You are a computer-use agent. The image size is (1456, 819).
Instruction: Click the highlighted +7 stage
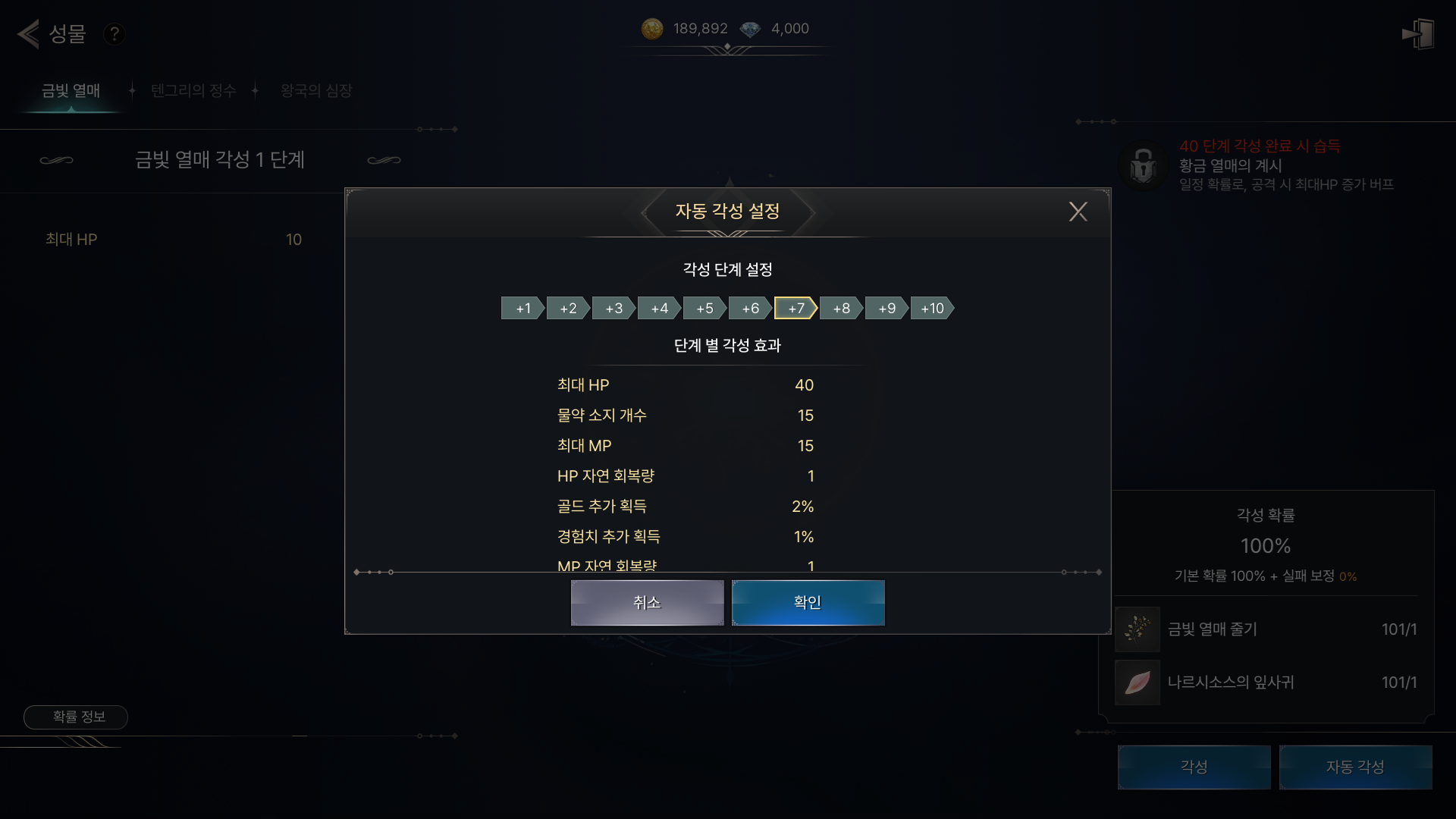(x=795, y=309)
